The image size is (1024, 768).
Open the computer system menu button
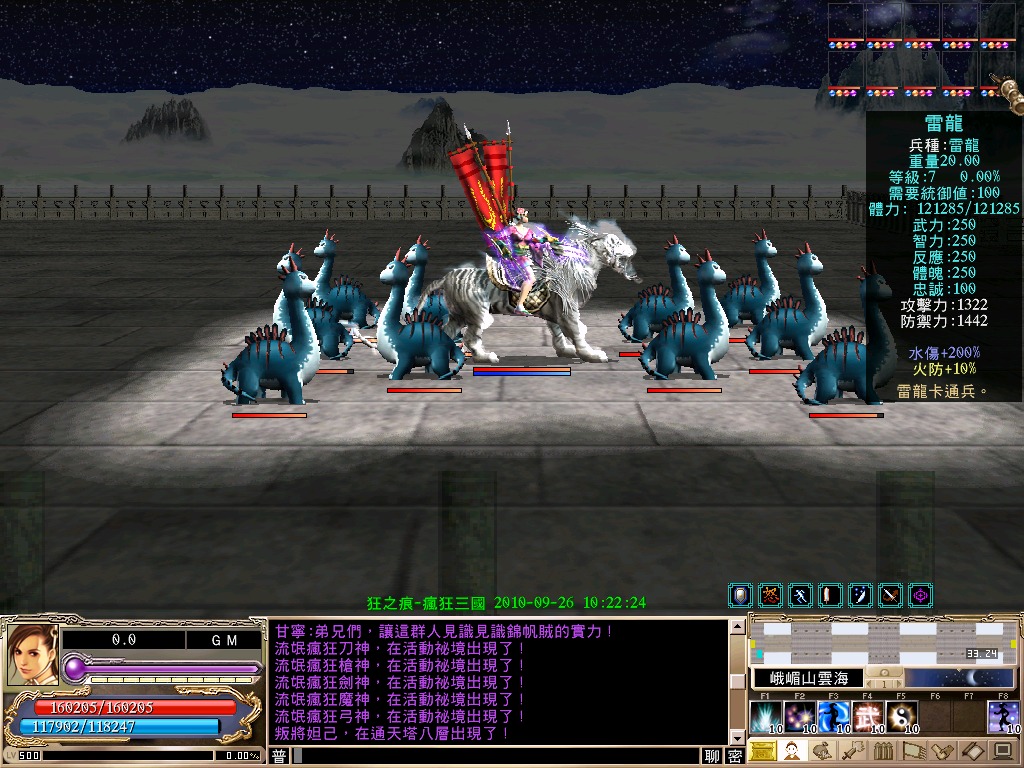click(1002, 751)
